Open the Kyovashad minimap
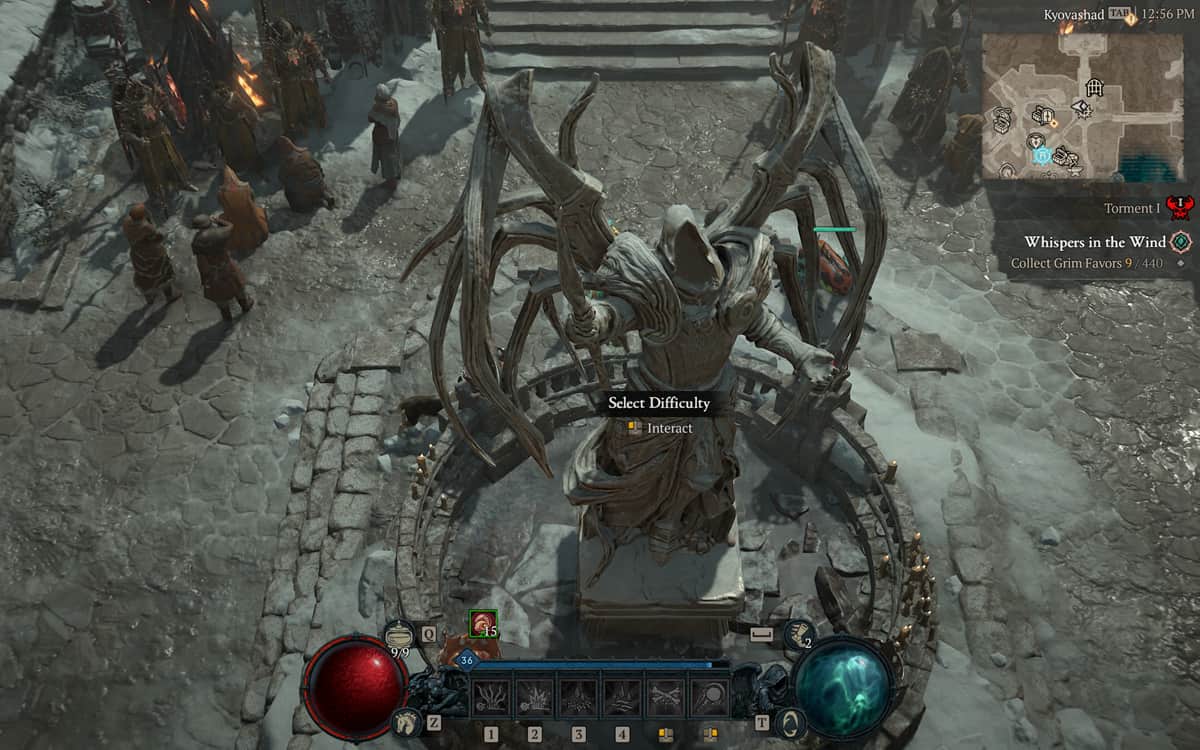1200x750 pixels. coord(1083,106)
